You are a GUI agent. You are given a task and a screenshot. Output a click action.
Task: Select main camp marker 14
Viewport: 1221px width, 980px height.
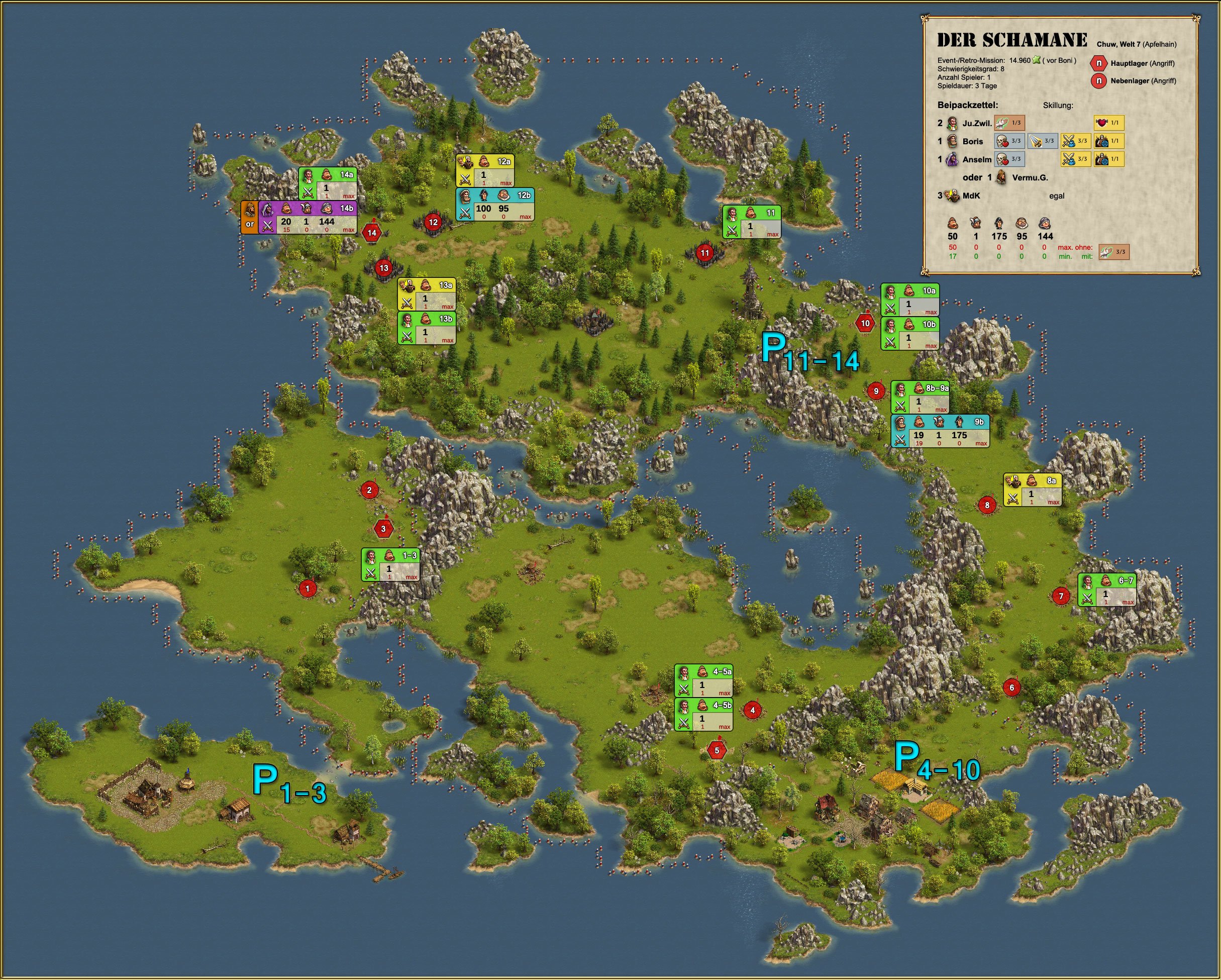point(372,233)
